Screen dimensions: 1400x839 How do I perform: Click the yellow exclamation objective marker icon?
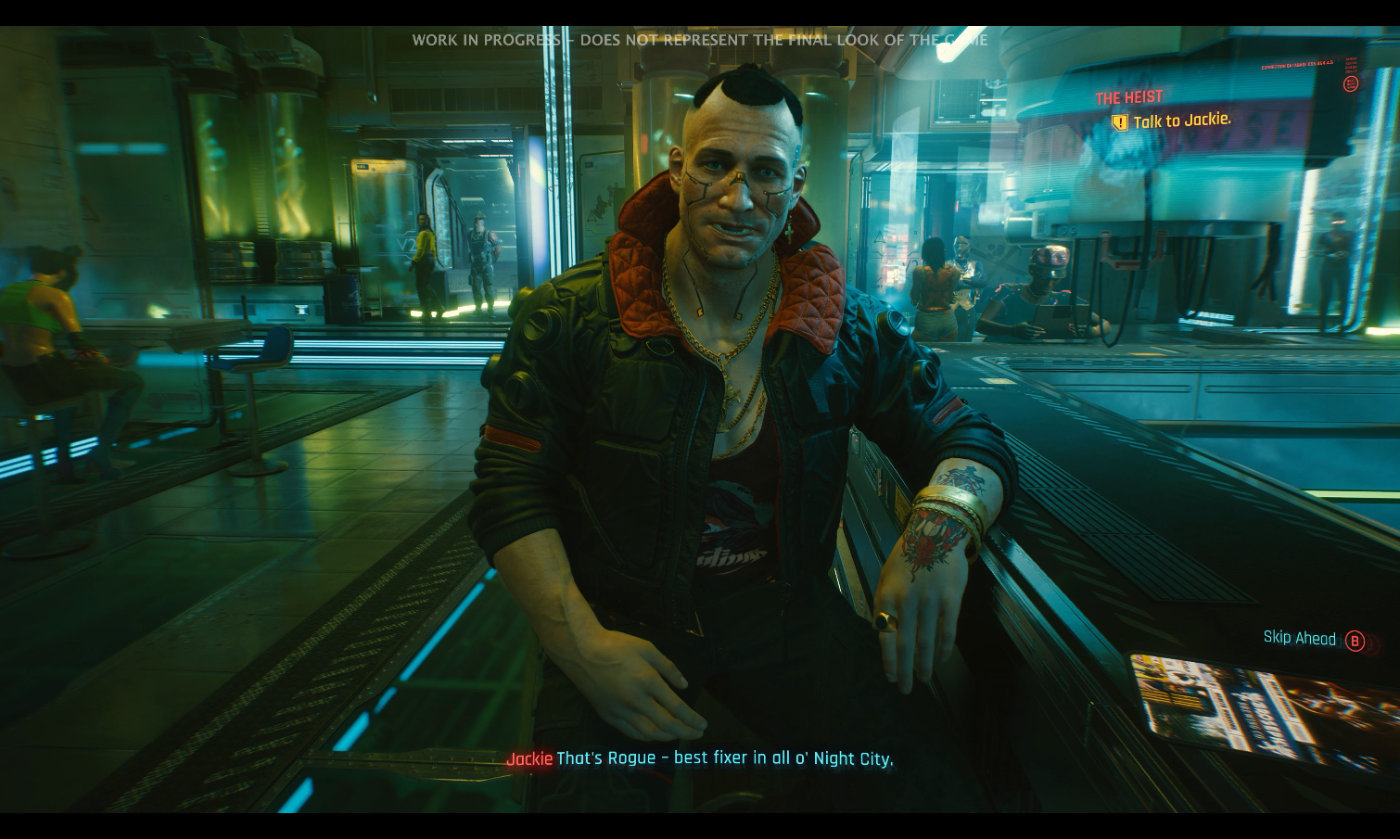pyautogui.click(x=1120, y=122)
